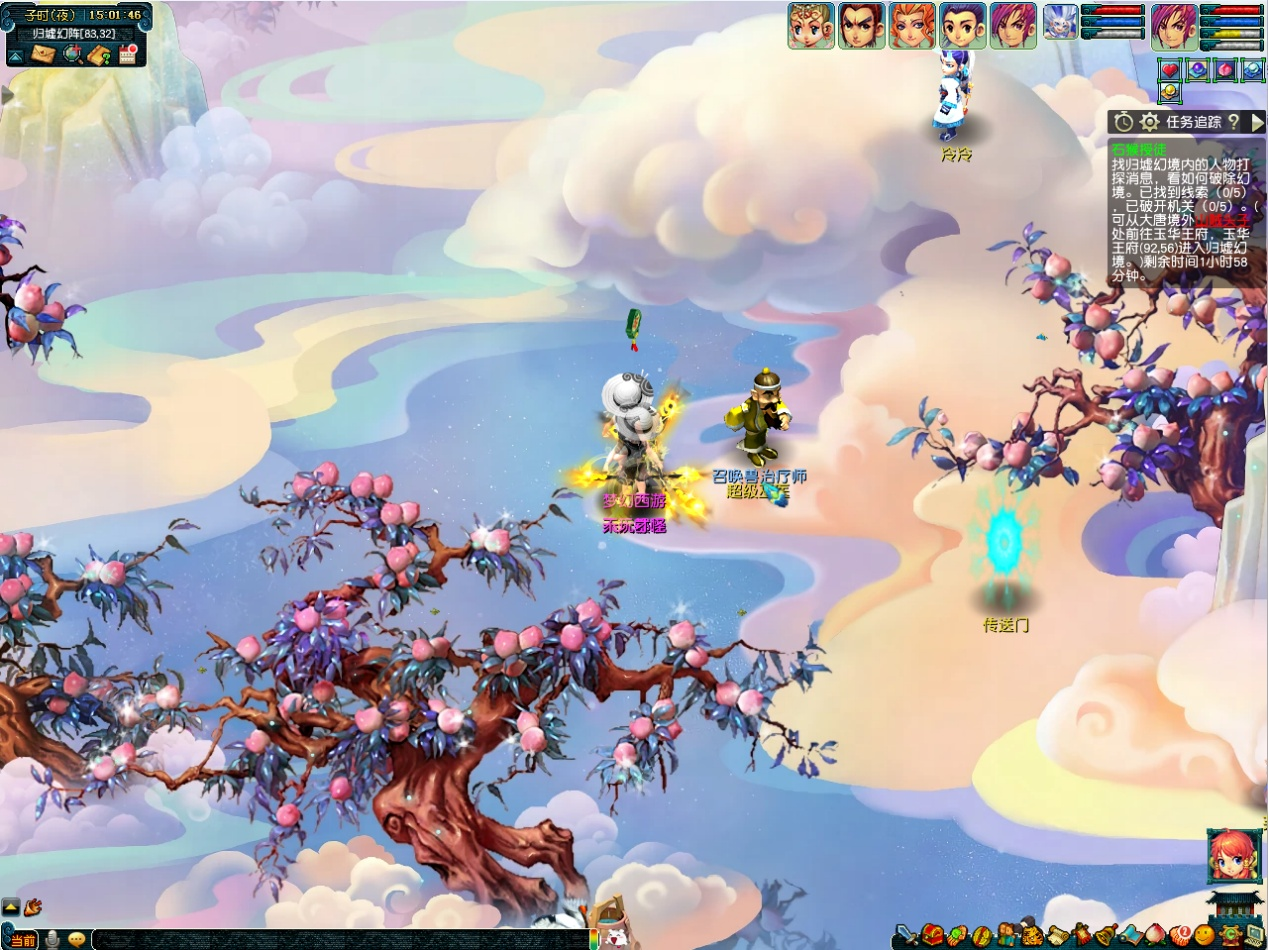Open the world map magnifier icon
This screenshot has width=1268, height=950.
(72, 54)
